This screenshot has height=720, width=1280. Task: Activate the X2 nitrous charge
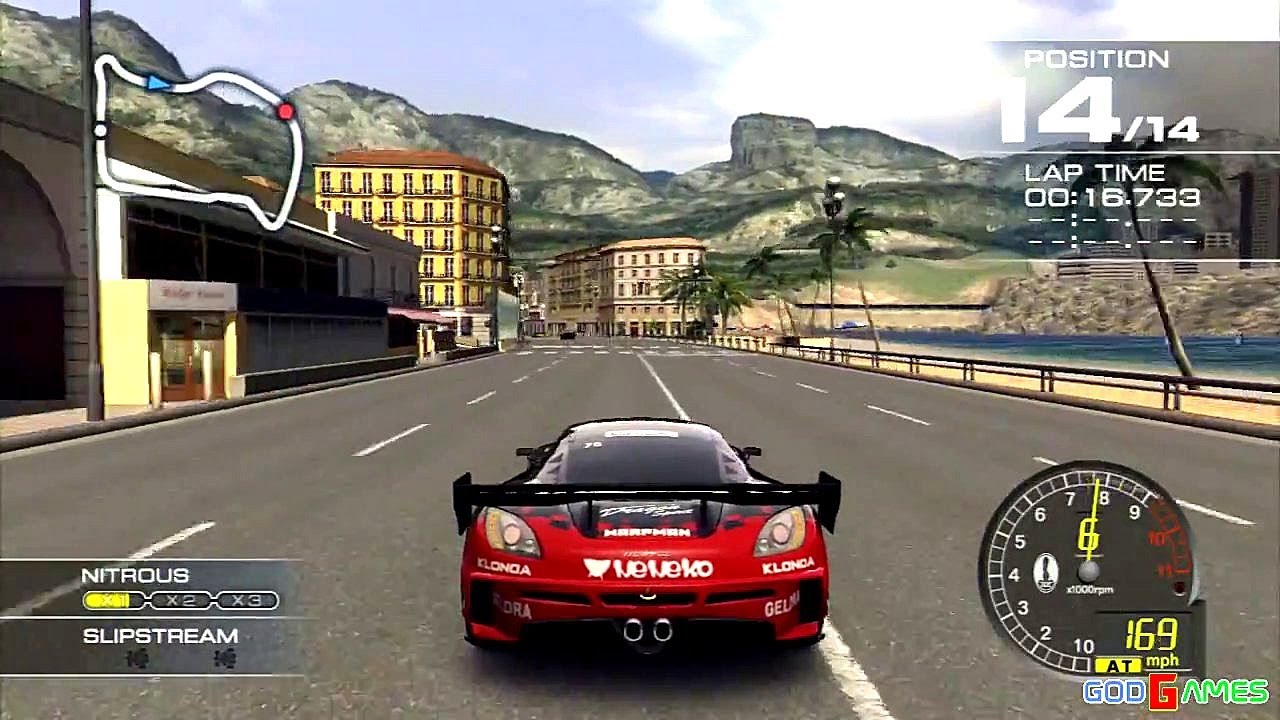180,599
